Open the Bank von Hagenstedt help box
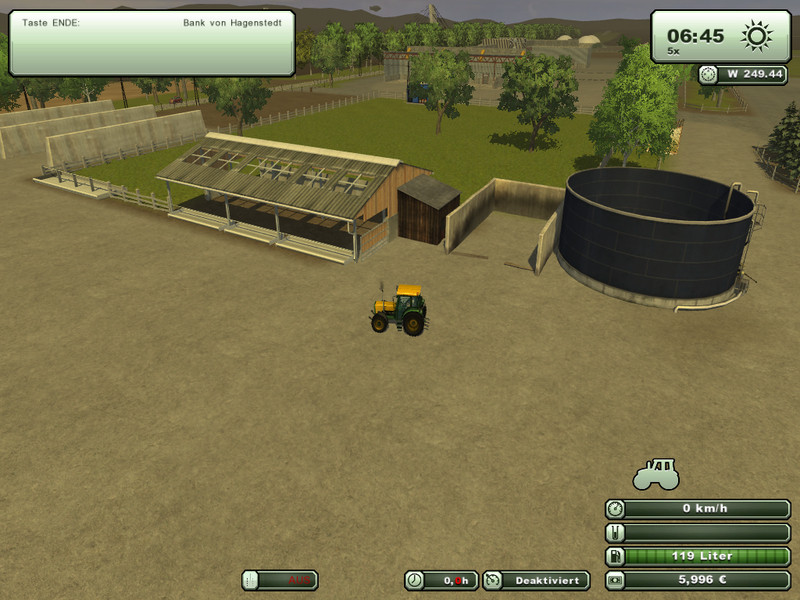This screenshot has width=800, height=600. click(152, 42)
